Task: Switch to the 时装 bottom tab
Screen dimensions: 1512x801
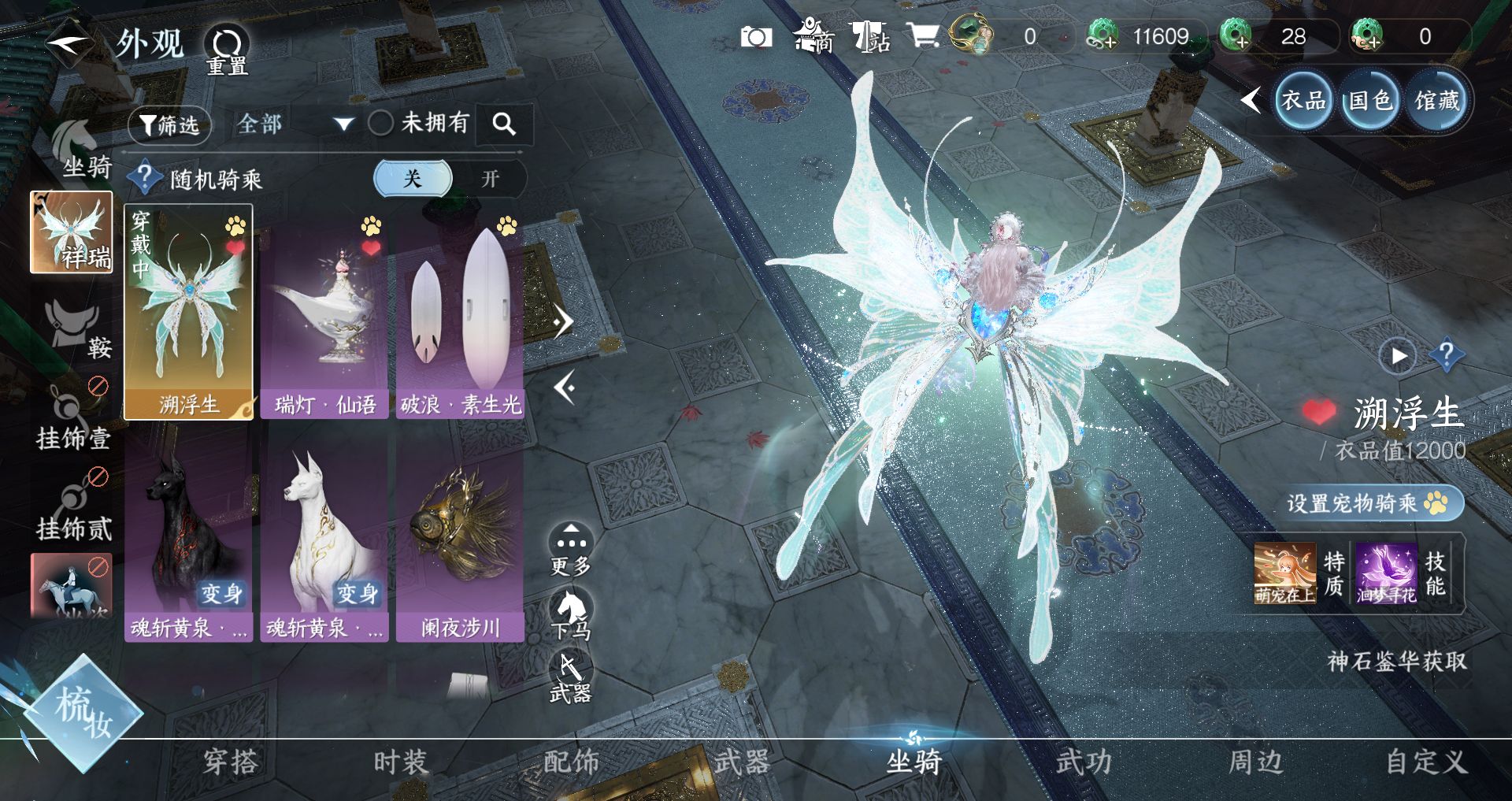Action: pyautogui.click(x=400, y=762)
